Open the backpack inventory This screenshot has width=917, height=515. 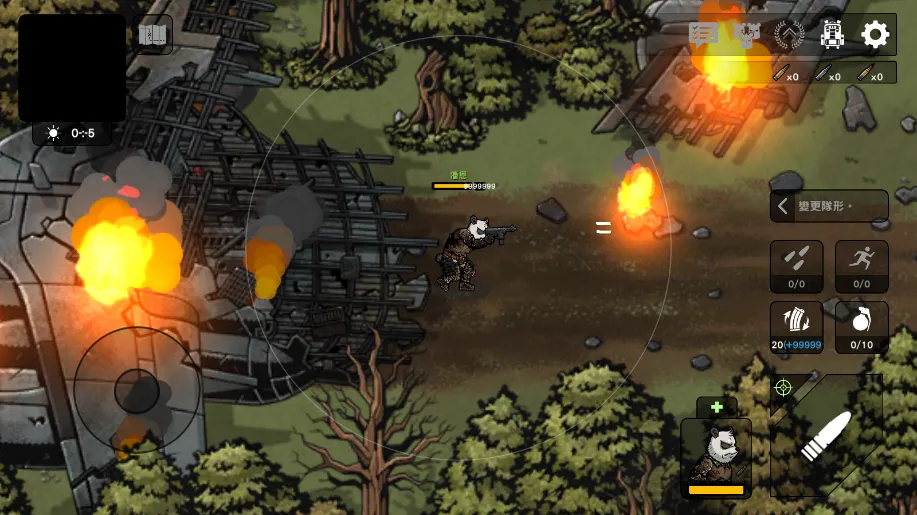832,35
